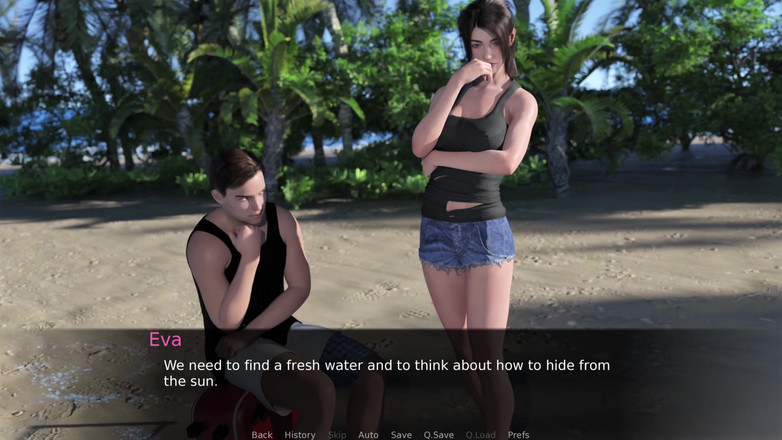The width and height of the screenshot is (782, 440).
Task: Open the Prefs settings
Action: coord(518,435)
